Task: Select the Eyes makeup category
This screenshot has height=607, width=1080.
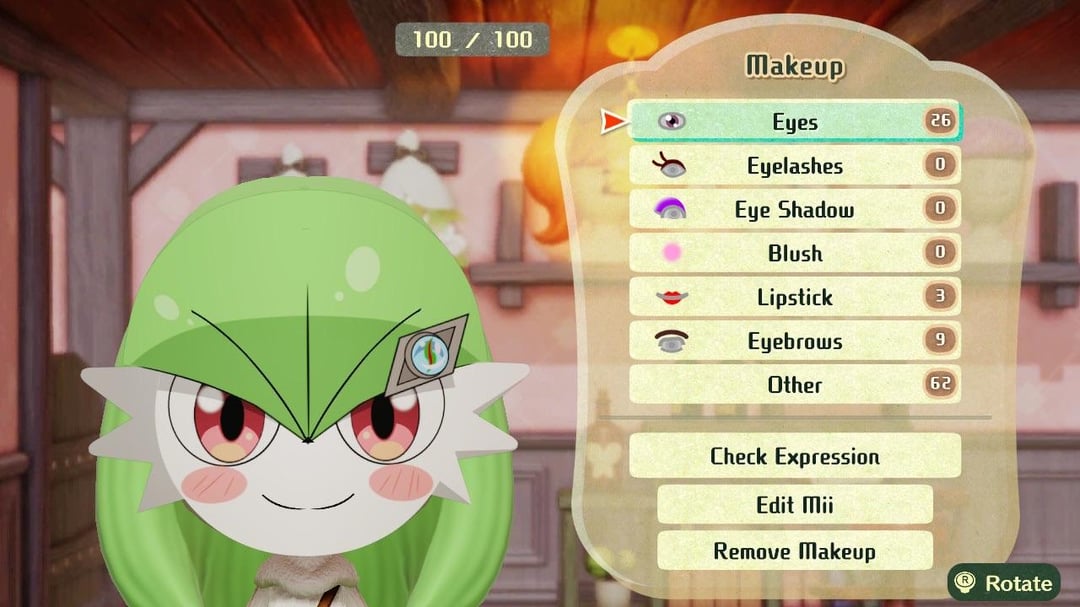Action: [795, 122]
